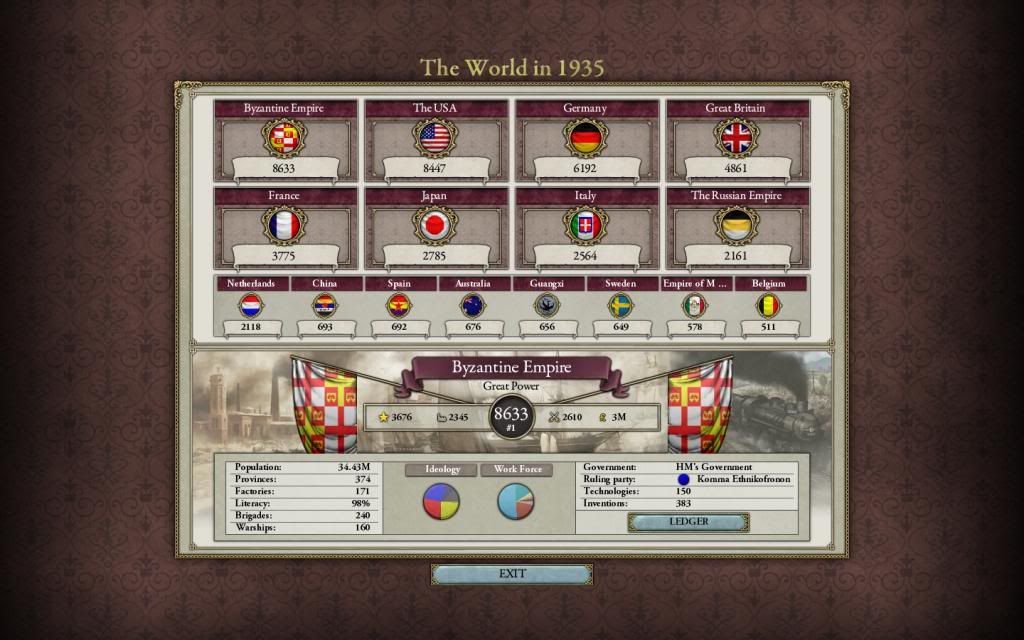
Task: Exit the end game screen
Action: 511,574
